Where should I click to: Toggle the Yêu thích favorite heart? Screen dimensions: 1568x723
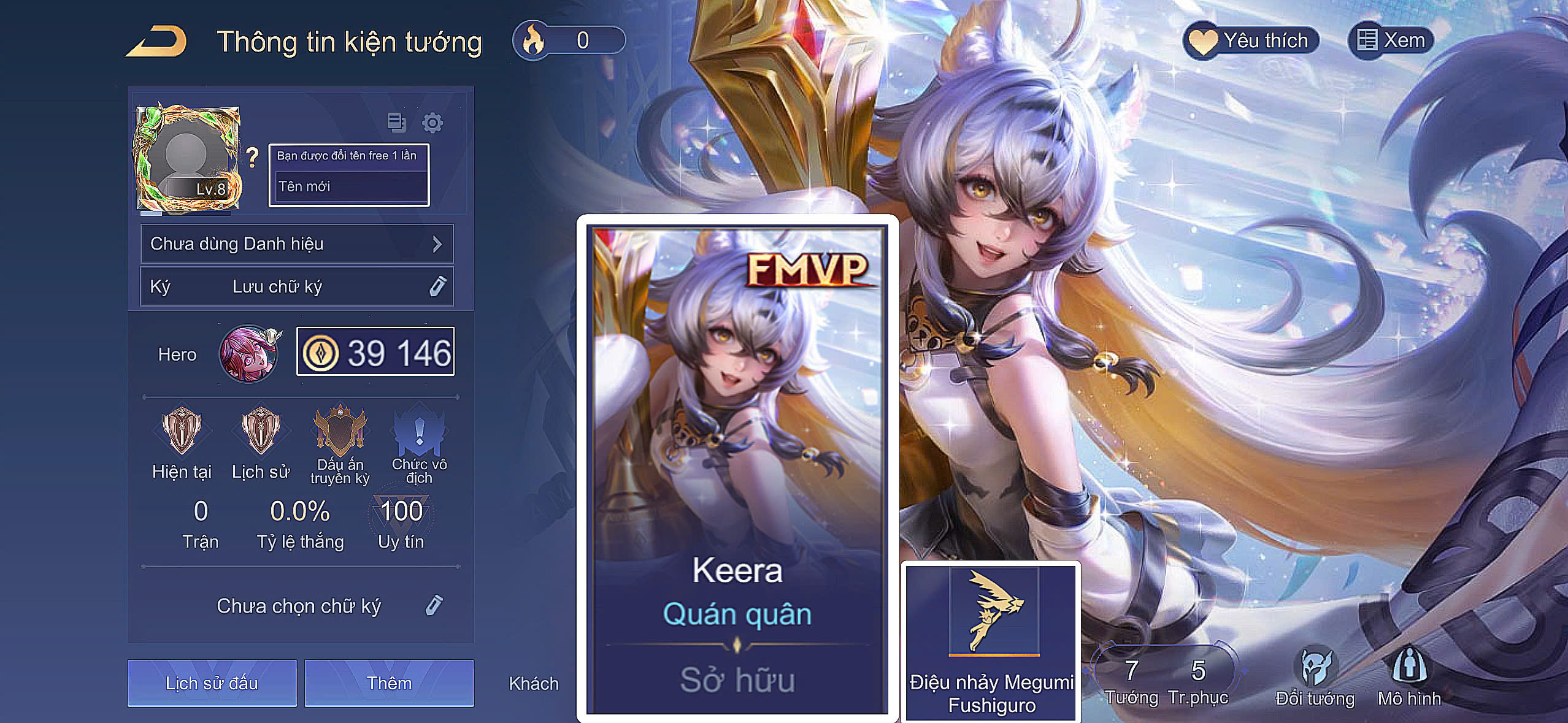tap(1252, 39)
